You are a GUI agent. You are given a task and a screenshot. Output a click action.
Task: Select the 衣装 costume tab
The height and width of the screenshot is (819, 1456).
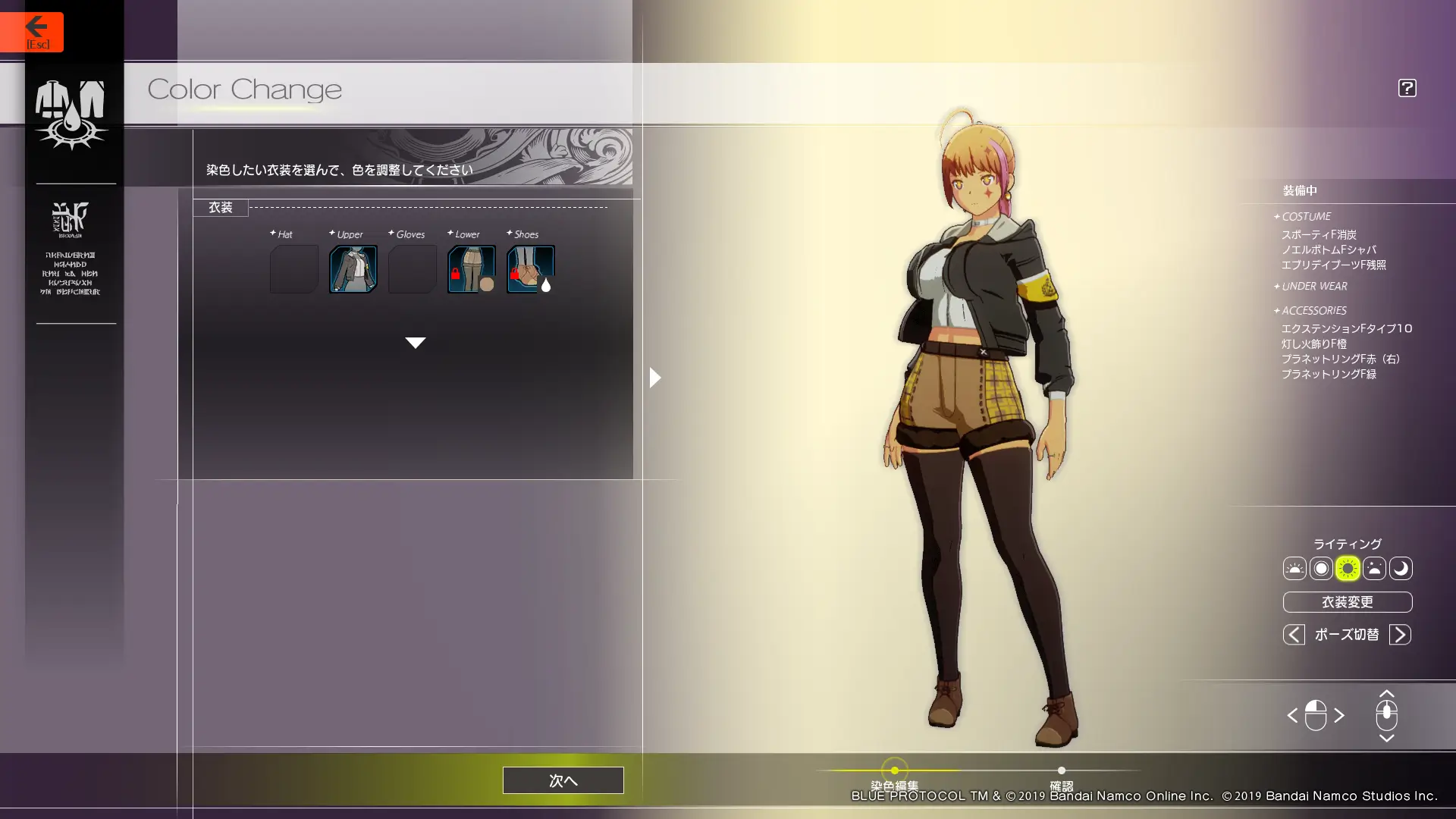pos(221,208)
